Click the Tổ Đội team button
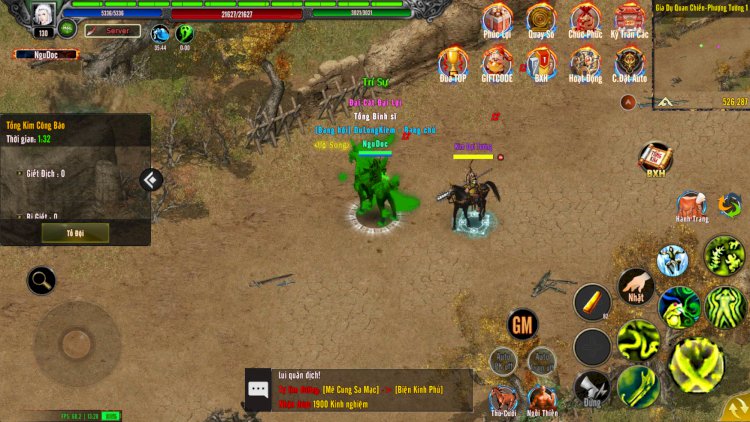The width and height of the screenshot is (750, 422). (76, 232)
